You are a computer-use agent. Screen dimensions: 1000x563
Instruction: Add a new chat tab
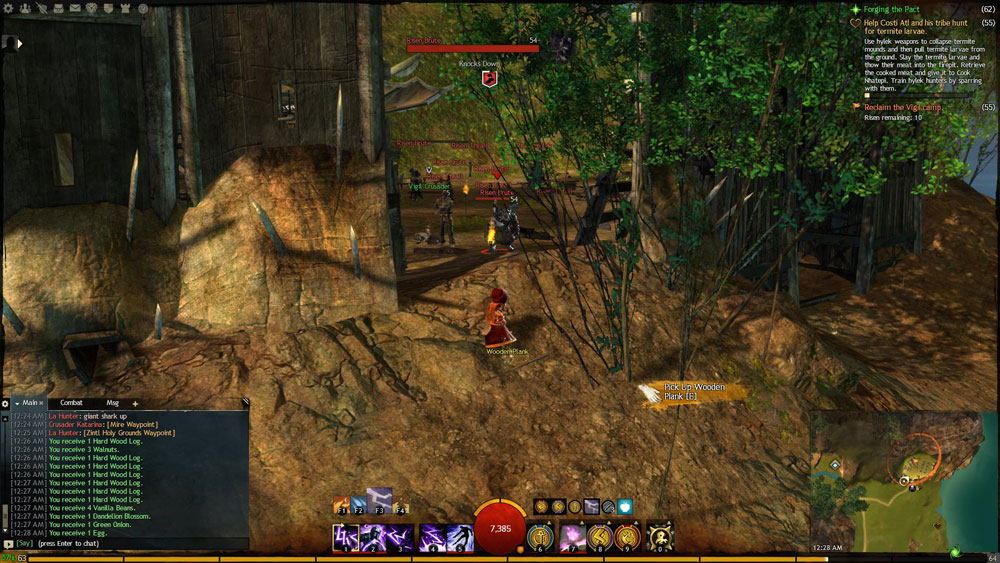coord(135,403)
